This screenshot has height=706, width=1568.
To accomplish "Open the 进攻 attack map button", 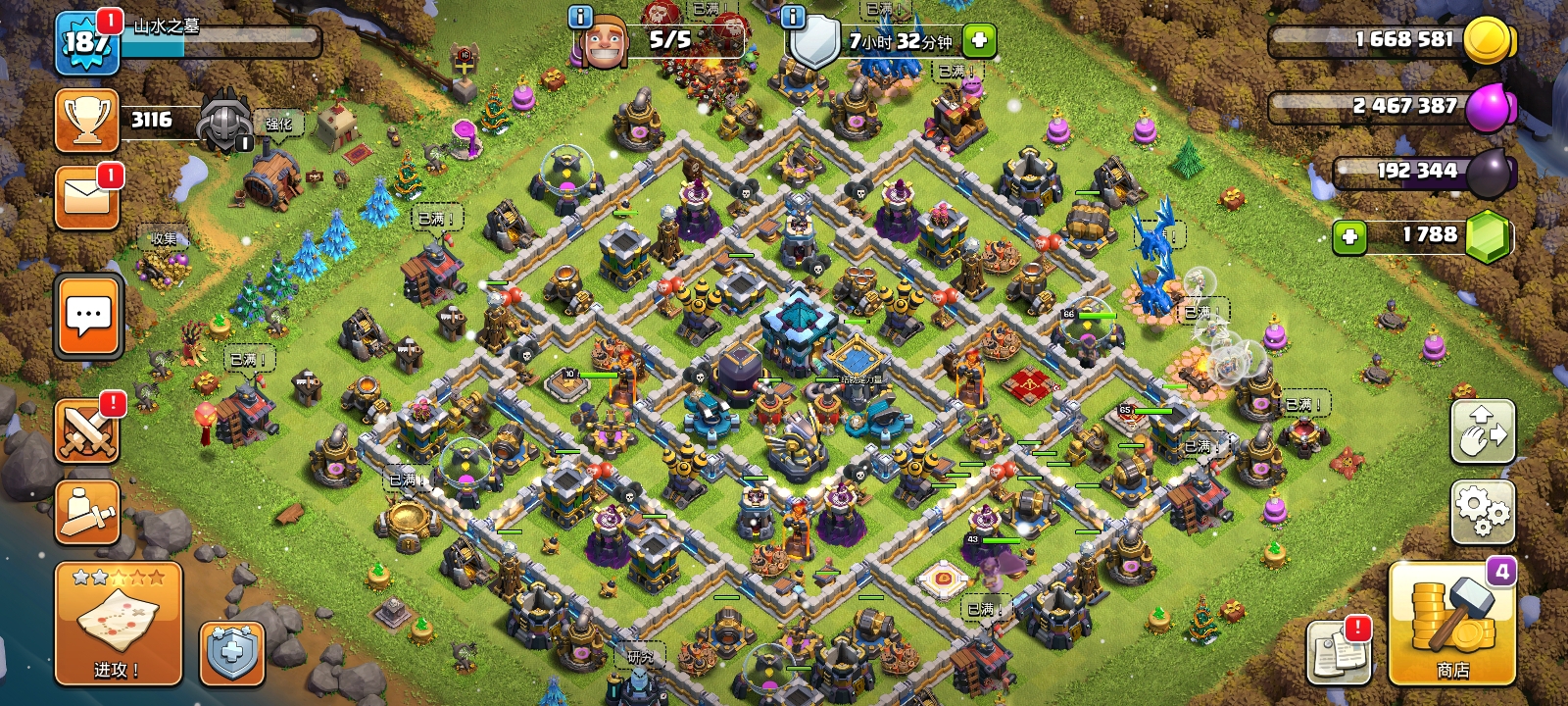I will click(118, 624).
